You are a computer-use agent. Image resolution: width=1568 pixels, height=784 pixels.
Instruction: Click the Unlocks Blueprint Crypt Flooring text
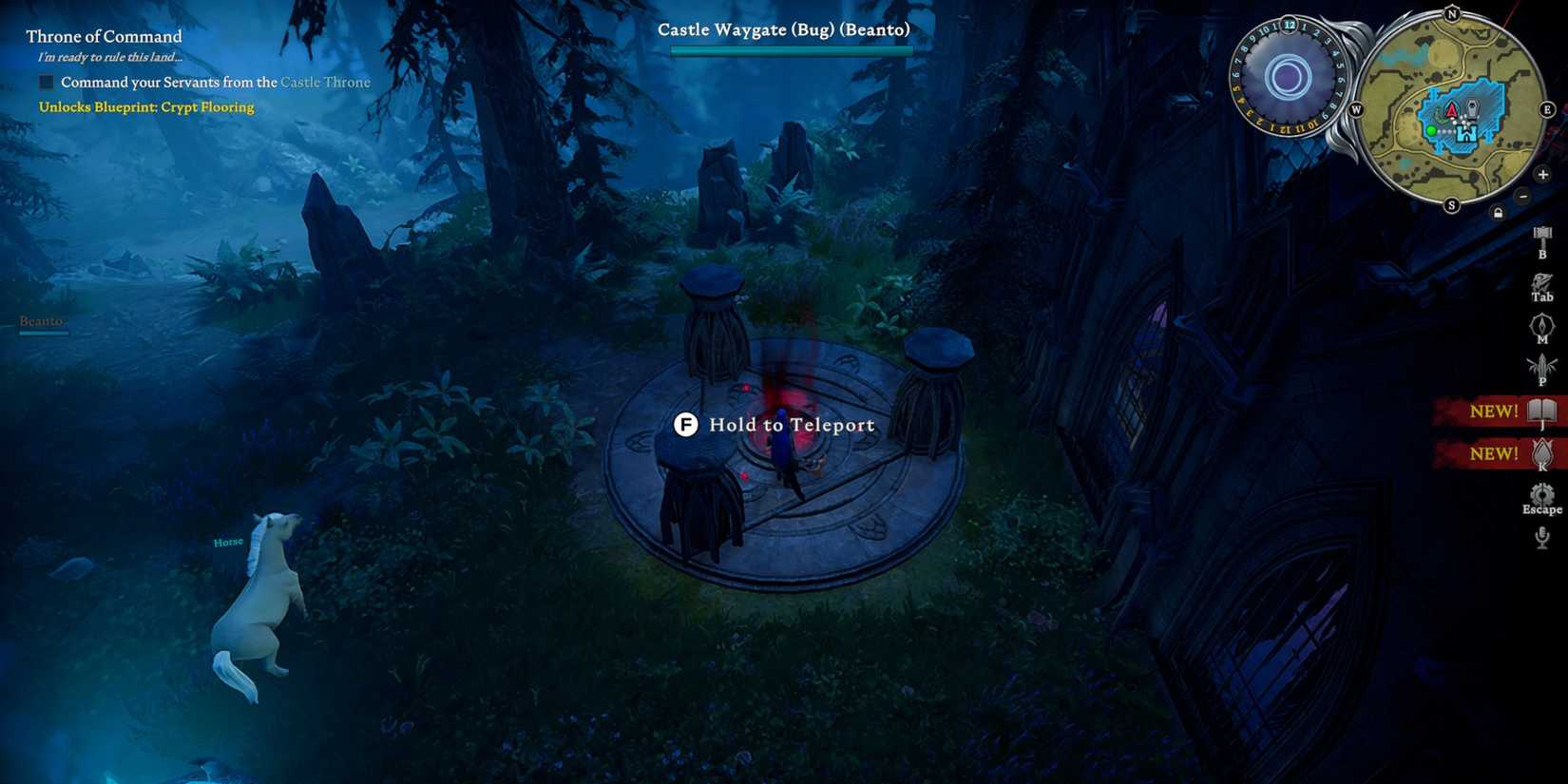click(x=144, y=106)
